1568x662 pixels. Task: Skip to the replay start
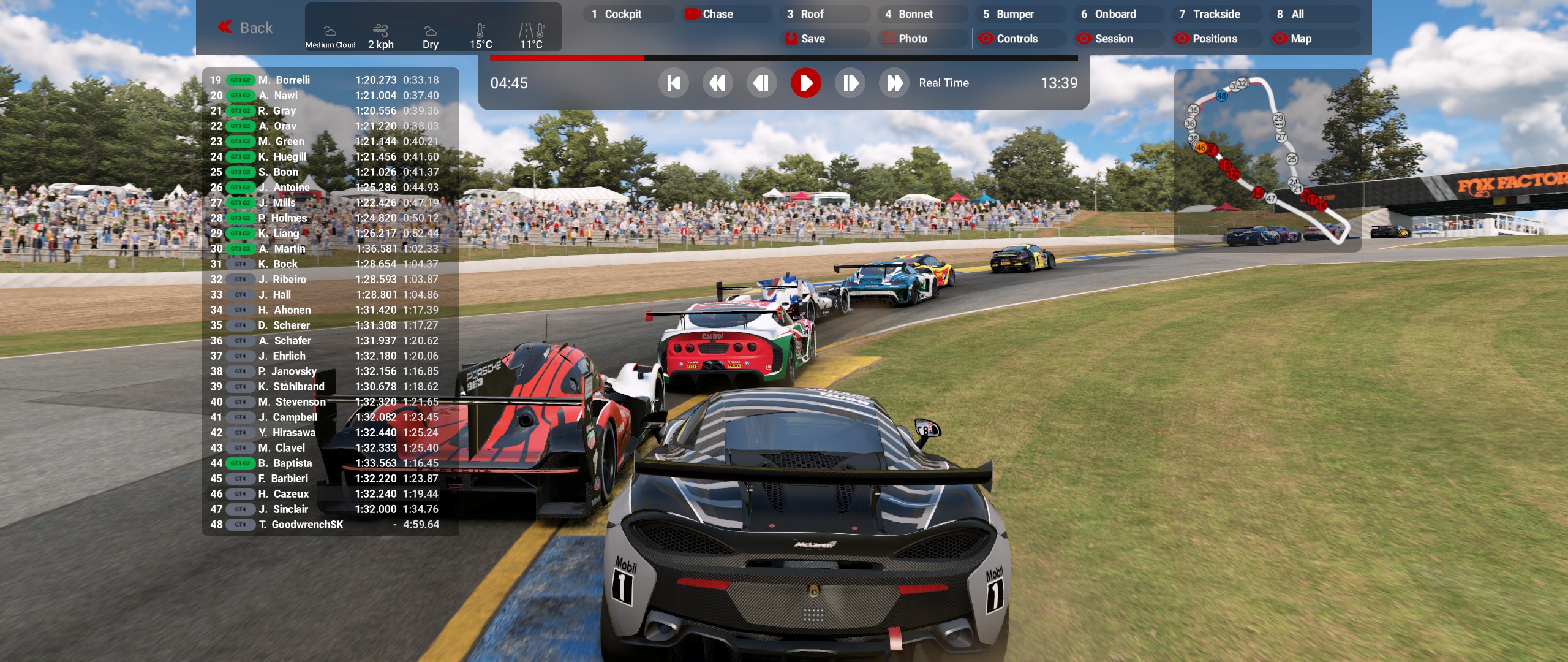(674, 83)
